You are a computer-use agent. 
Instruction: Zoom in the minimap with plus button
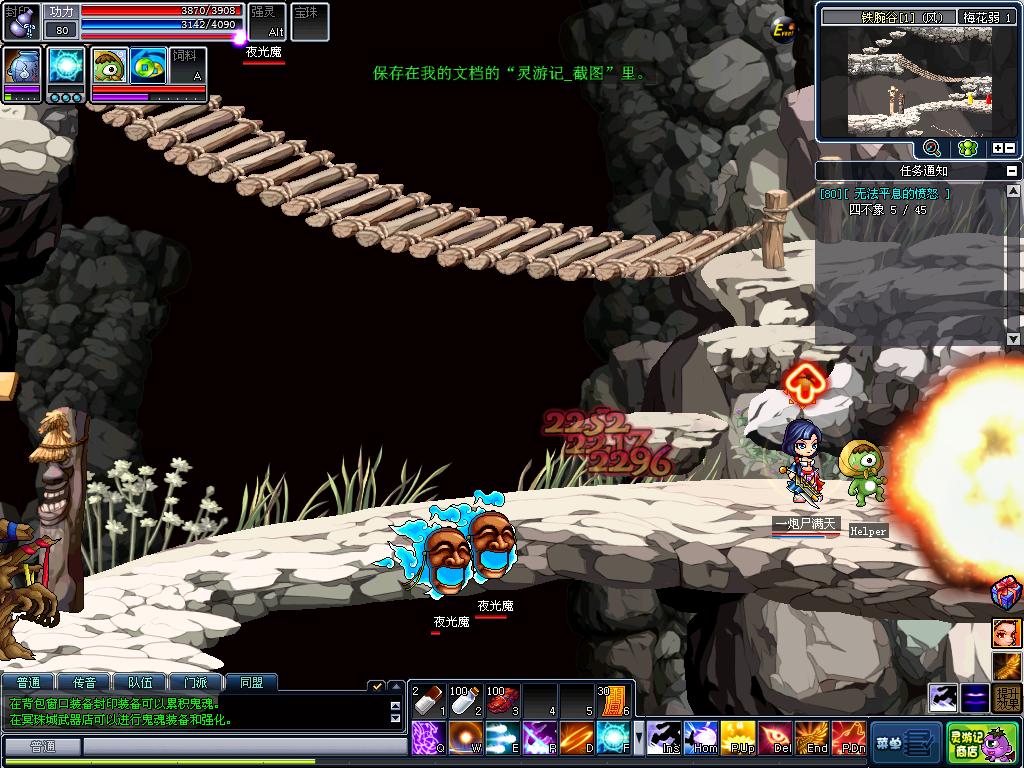(x=997, y=148)
